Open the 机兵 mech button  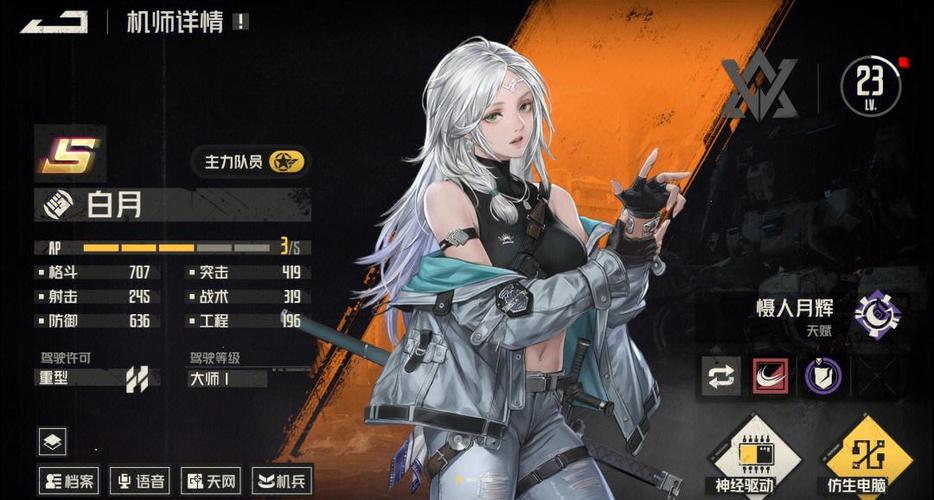tap(282, 481)
